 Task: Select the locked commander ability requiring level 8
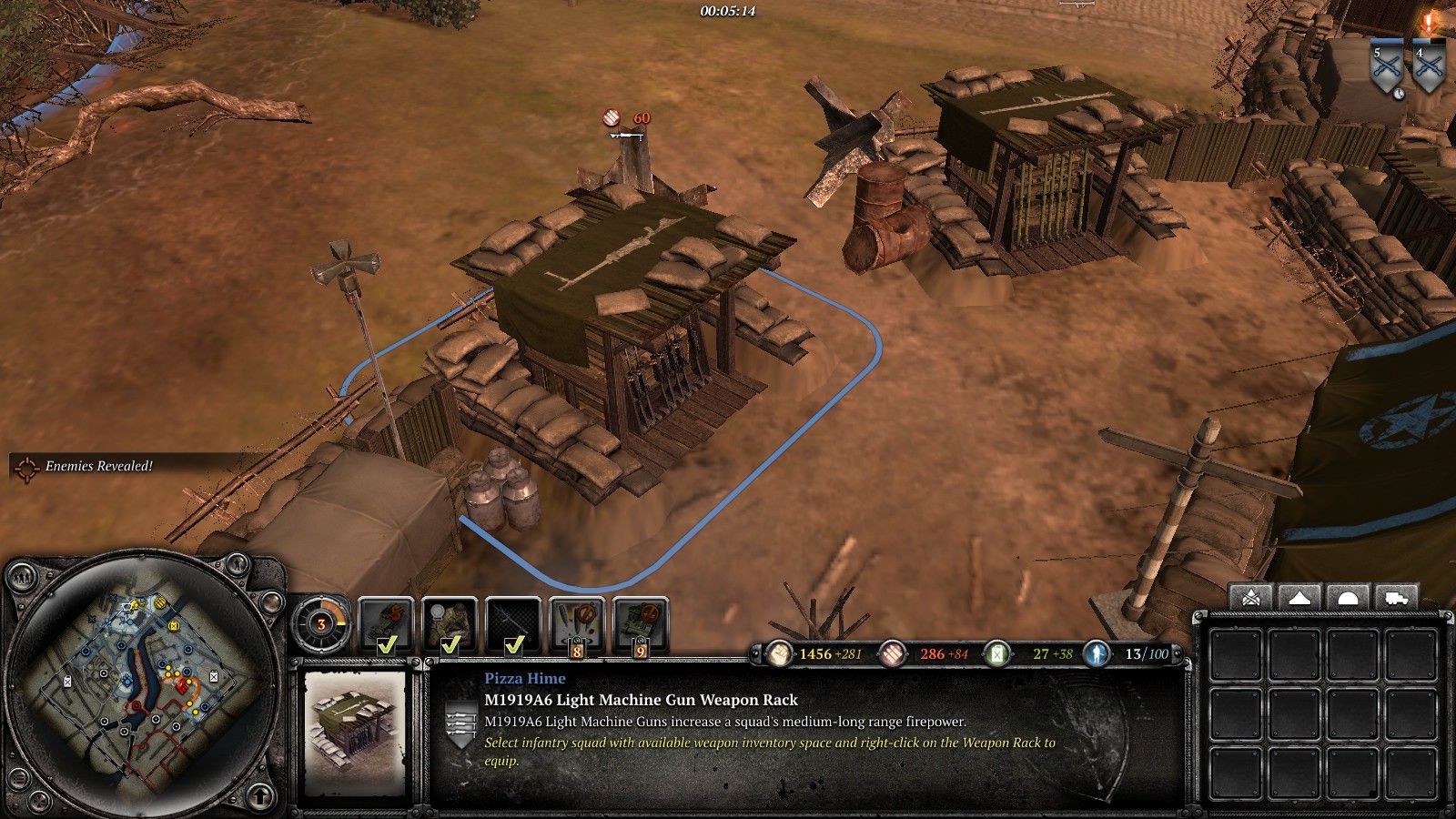[x=577, y=625]
